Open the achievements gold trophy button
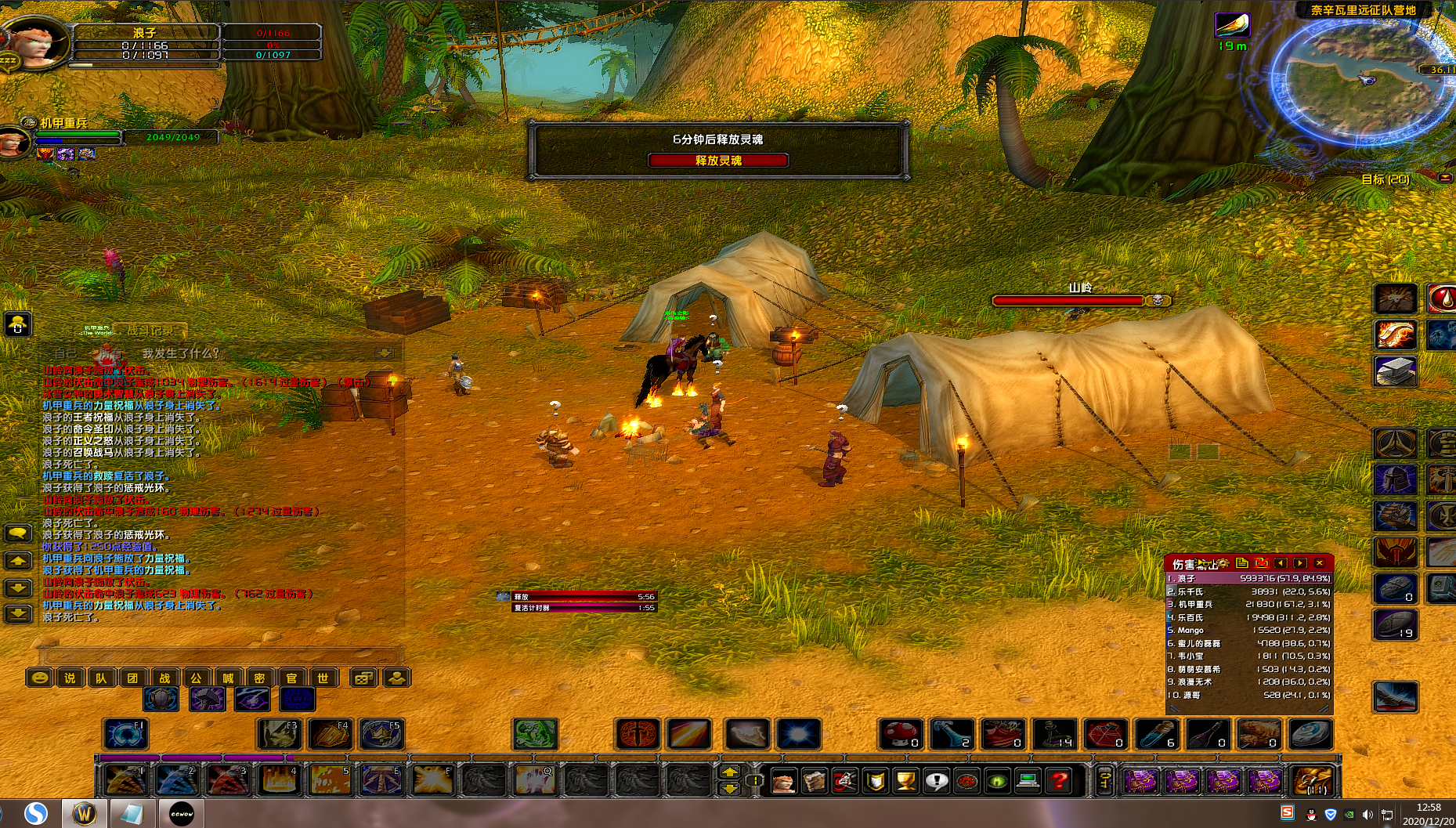The height and width of the screenshot is (828, 1456). tap(905, 780)
